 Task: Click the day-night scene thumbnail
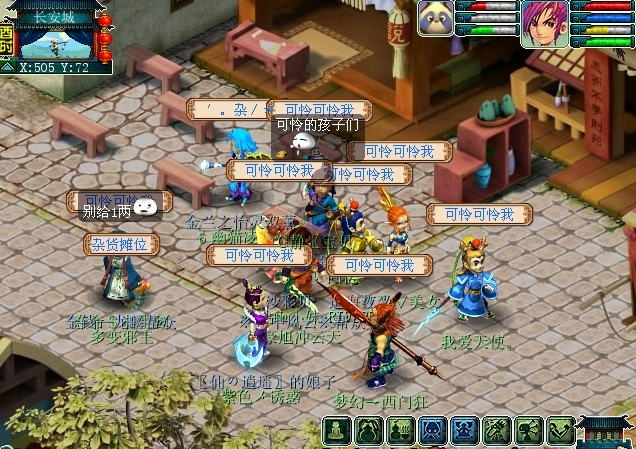[x=56, y=43]
